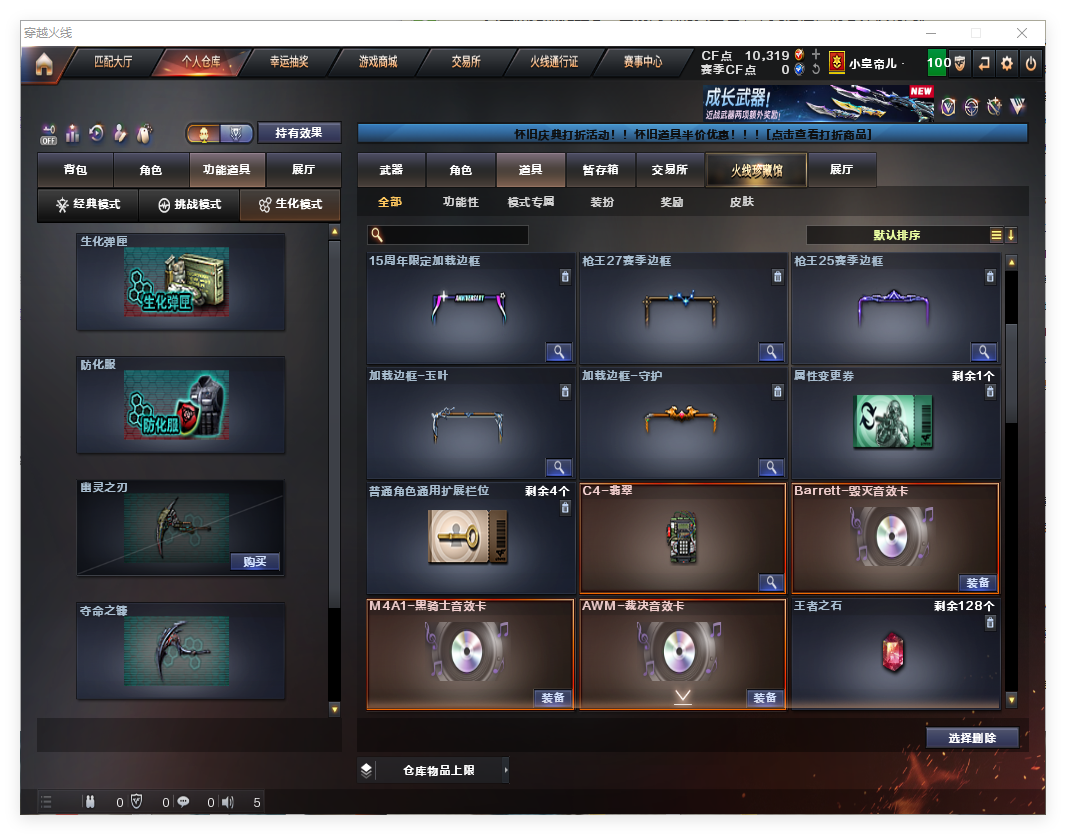Buy the 幽灵之刃 with 购买 button
The height and width of the screenshot is (835, 1066).
(255, 562)
